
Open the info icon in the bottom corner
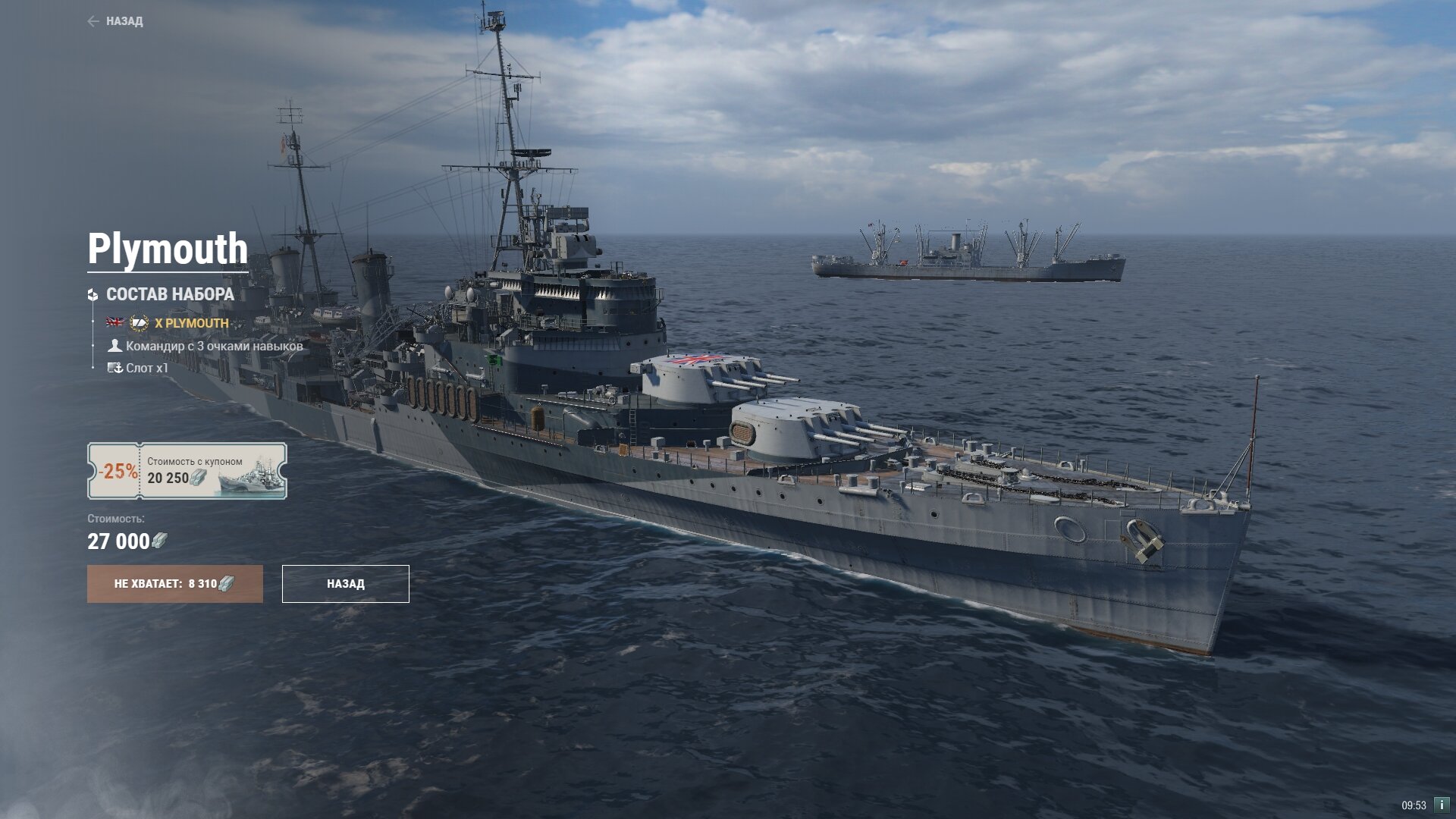click(x=1441, y=805)
